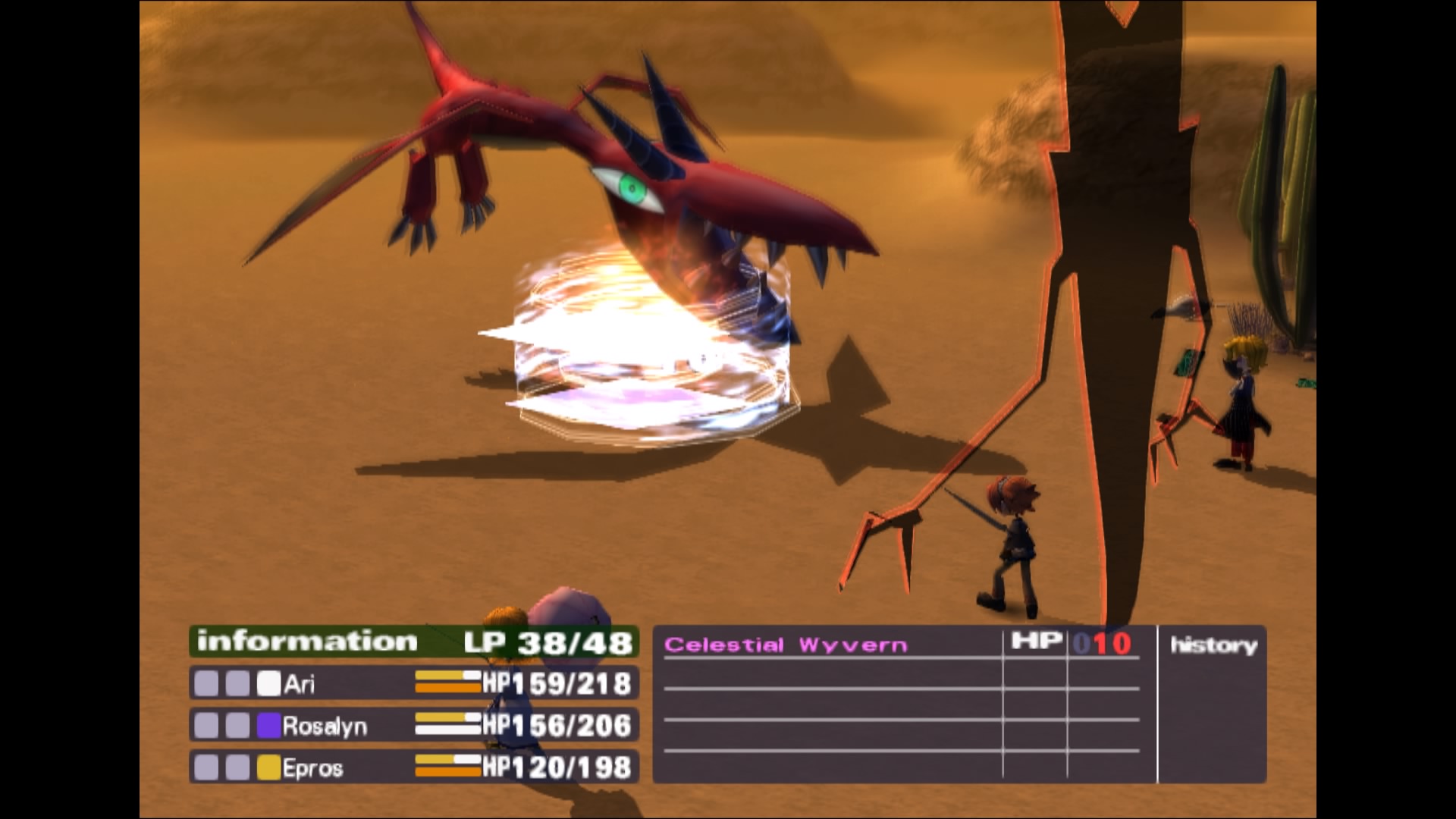The height and width of the screenshot is (819, 1456).
Task: Click the second status slot beside Rosalyn
Action: pyautogui.click(x=237, y=726)
